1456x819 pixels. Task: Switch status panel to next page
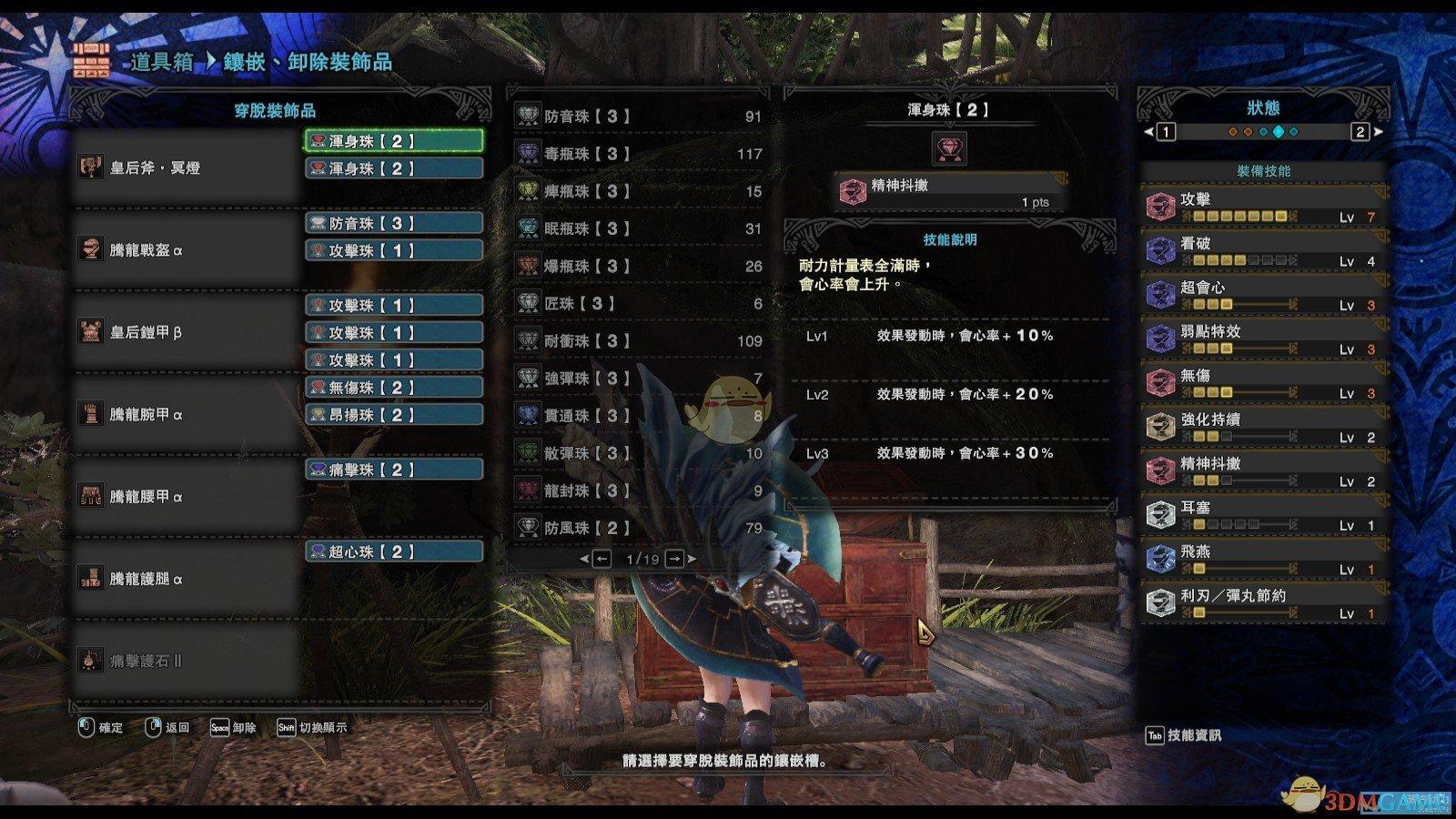[x=1361, y=132]
